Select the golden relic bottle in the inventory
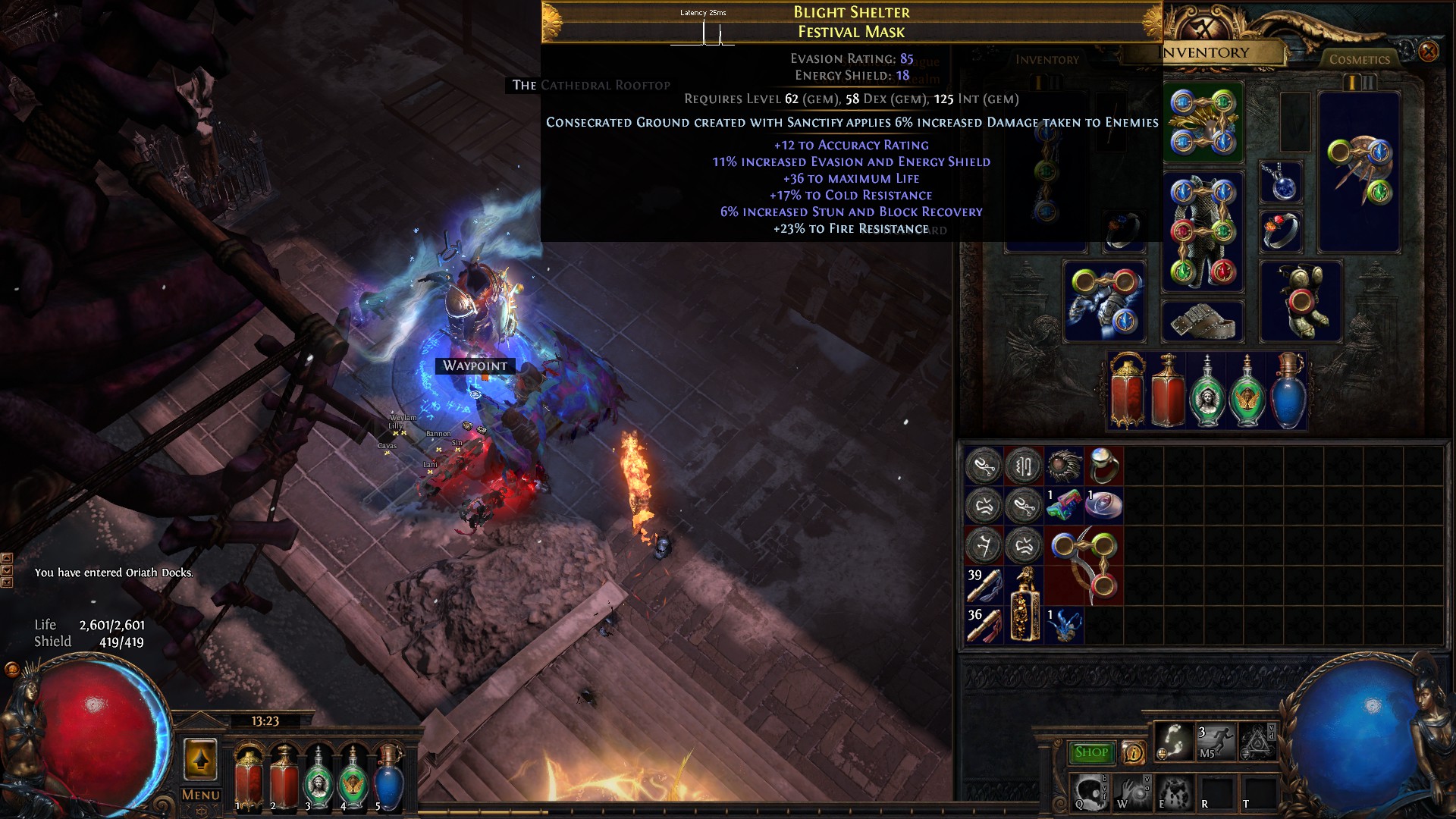This screenshot has width=1456, height=819. (x=1024, y=603)
